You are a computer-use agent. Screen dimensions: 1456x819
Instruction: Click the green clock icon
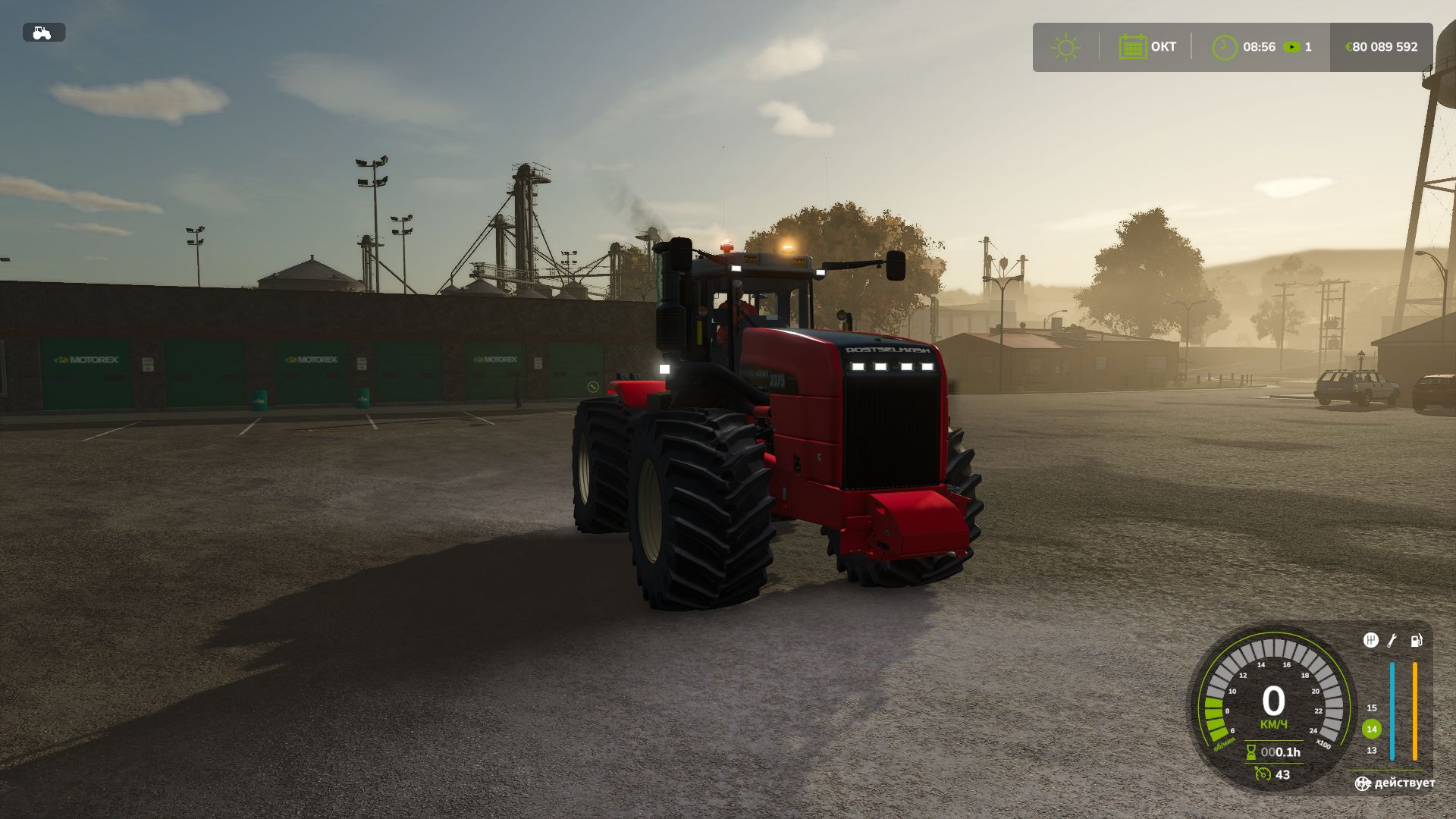(x=1224, y=47)
